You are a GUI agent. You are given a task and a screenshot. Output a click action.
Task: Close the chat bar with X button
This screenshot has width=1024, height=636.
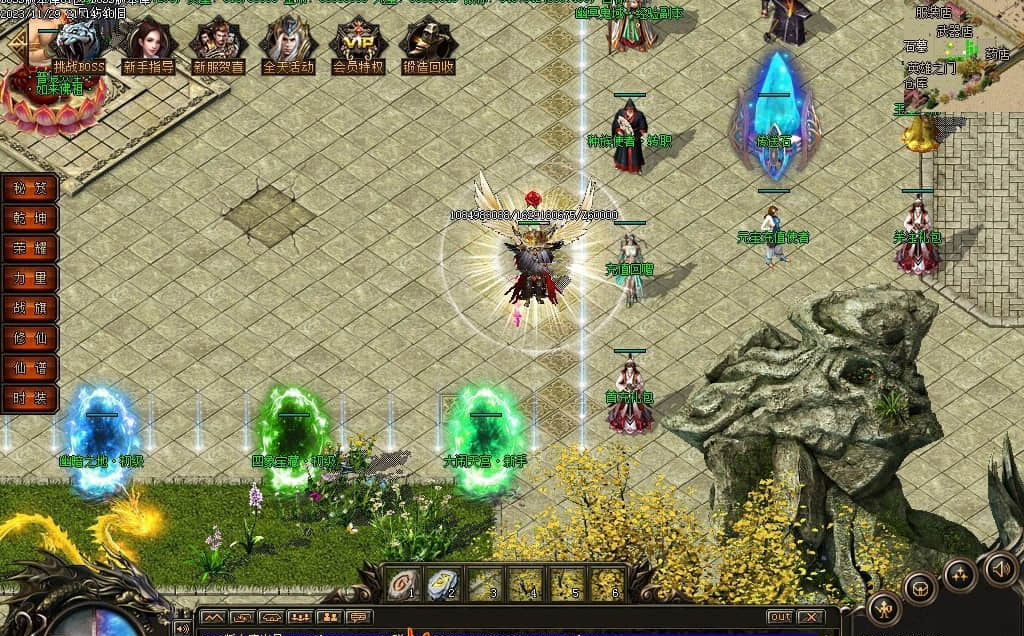[x=810, y=617]
